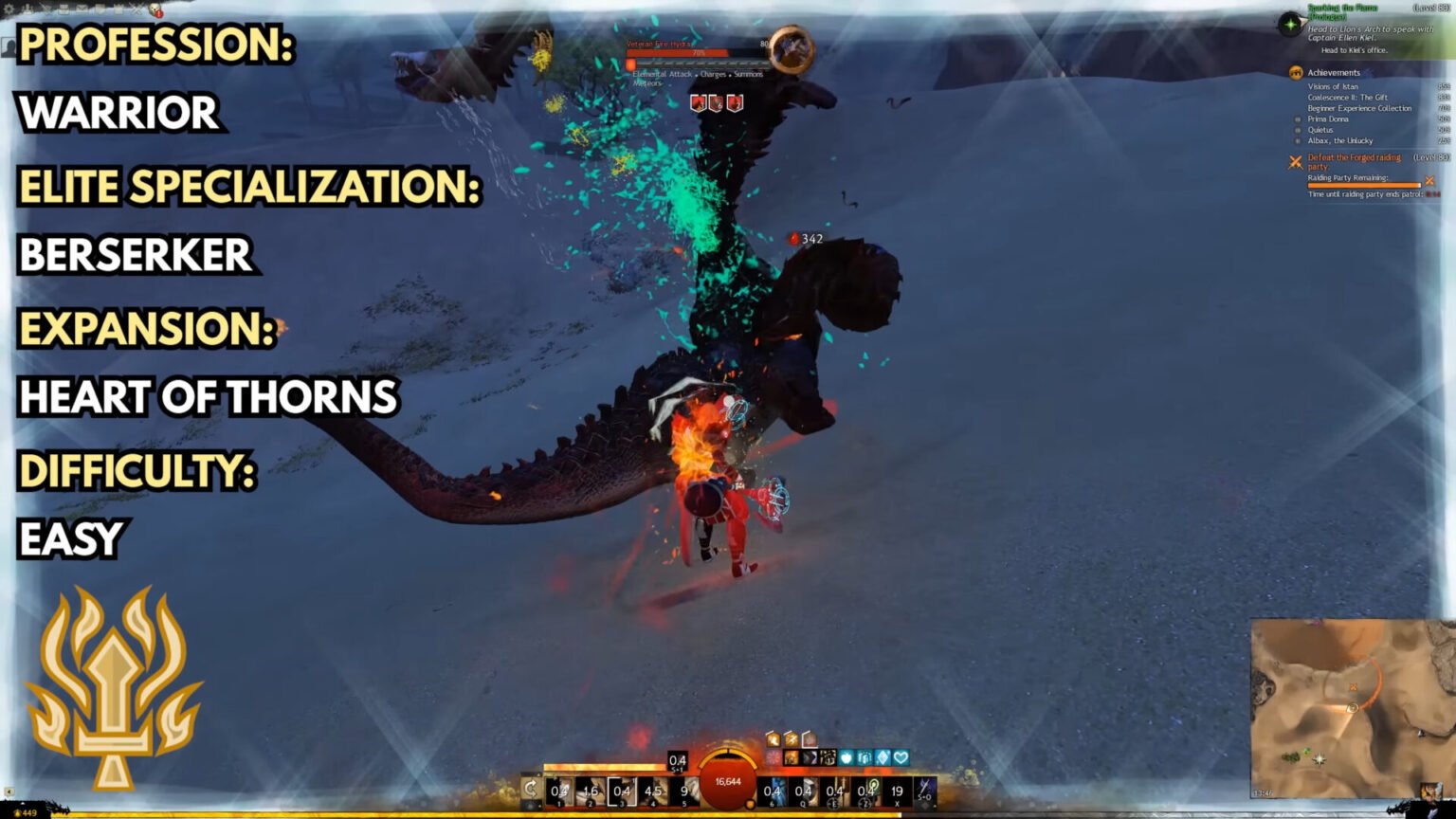Toggle the Albax, the Unlucky watch marker
This screenshot has height=819, width=1456.
click(1298, 140)
